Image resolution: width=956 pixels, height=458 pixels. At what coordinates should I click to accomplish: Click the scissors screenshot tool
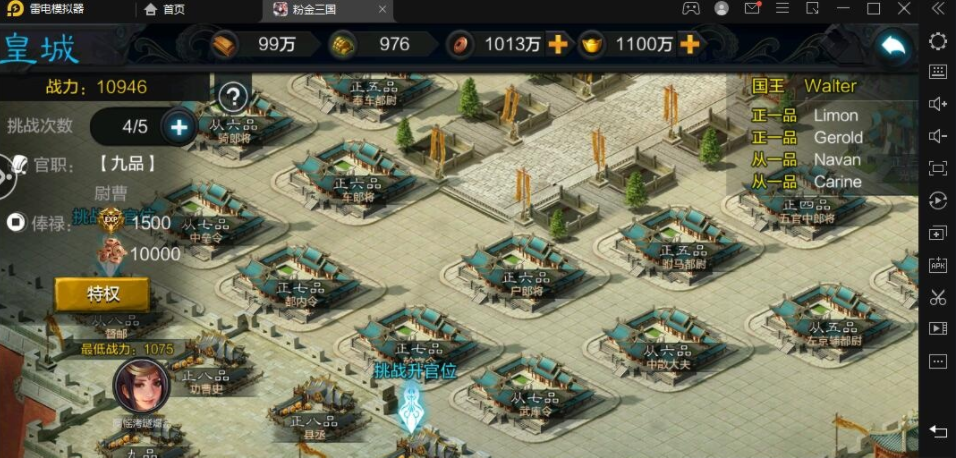pos(938,297)
